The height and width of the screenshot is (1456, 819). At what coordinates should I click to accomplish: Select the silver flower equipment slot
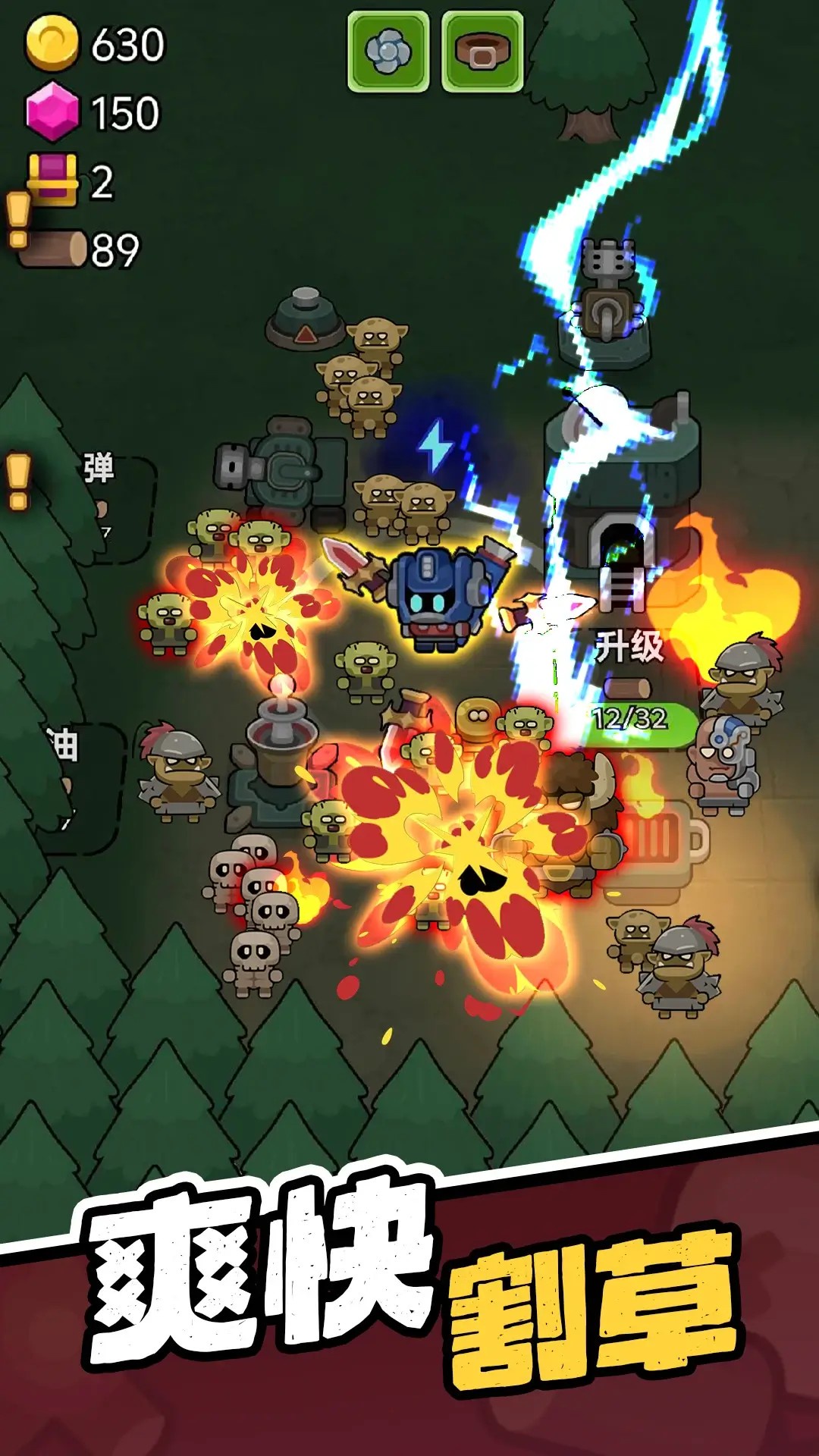(388, 52)
